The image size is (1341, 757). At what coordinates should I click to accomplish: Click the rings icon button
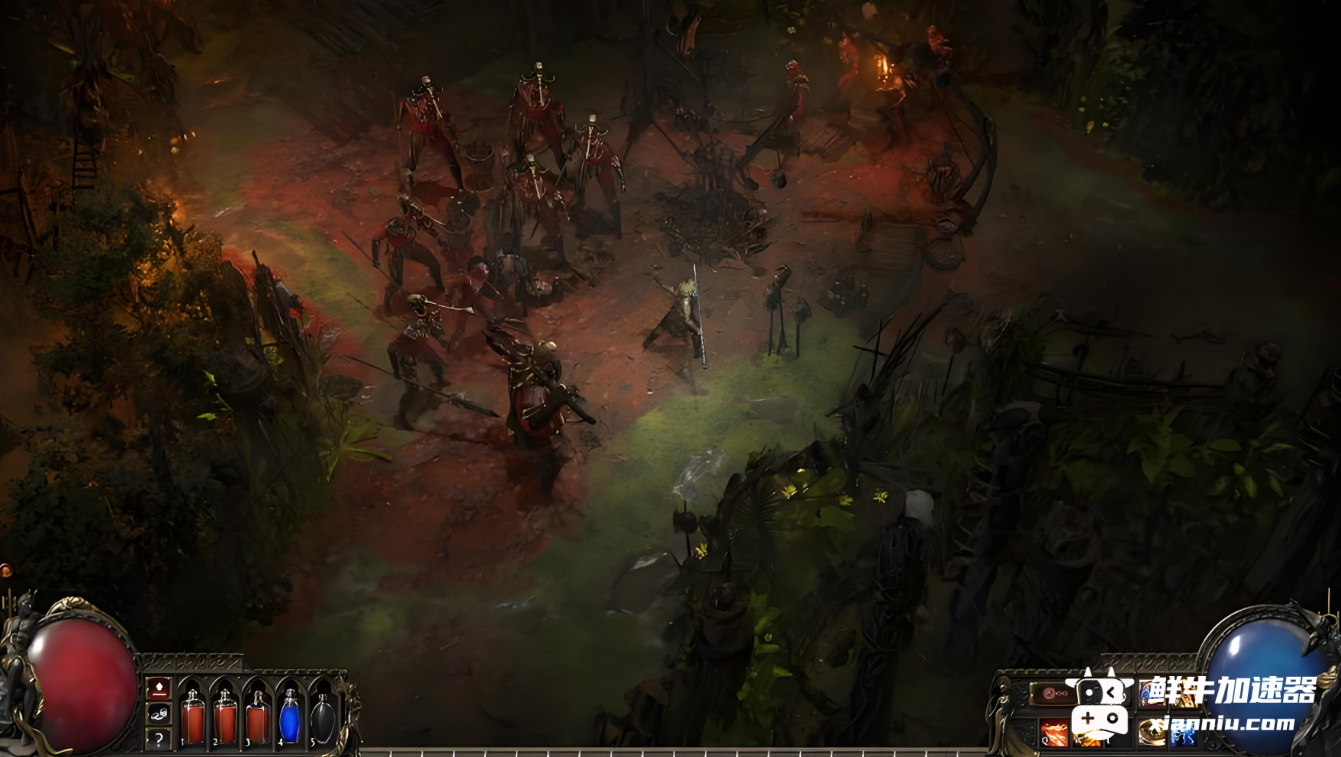(158, 713)
